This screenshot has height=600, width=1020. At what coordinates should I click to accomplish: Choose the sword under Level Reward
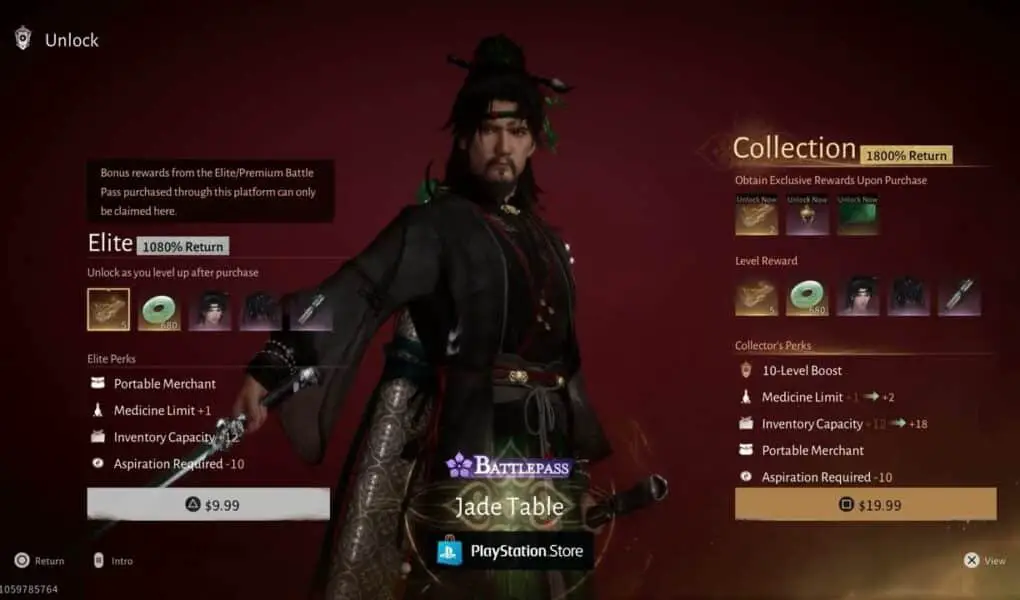click(959, 297)
